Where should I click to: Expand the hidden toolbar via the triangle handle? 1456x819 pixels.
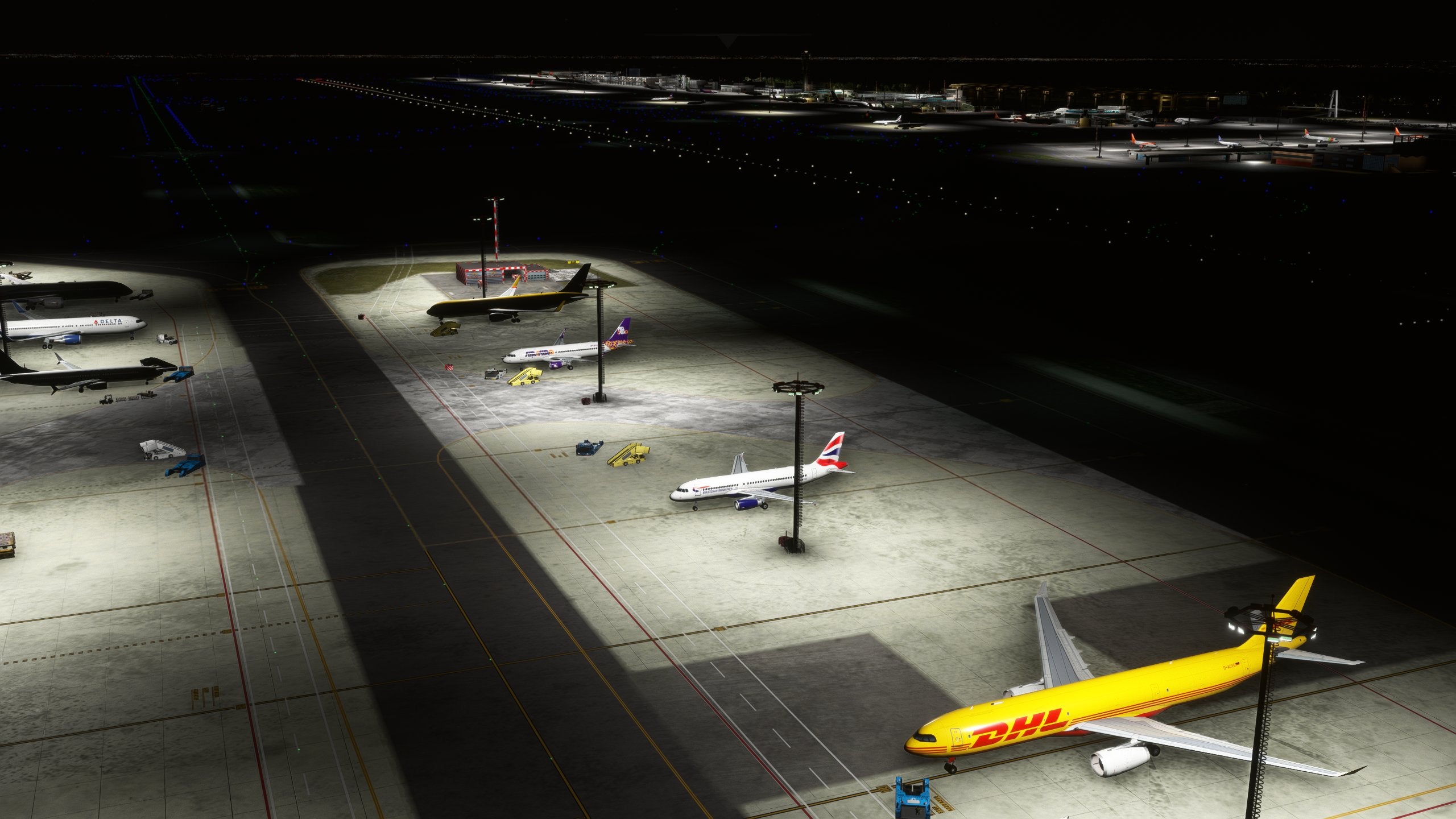pyautogui.click(x=727, y=40)
